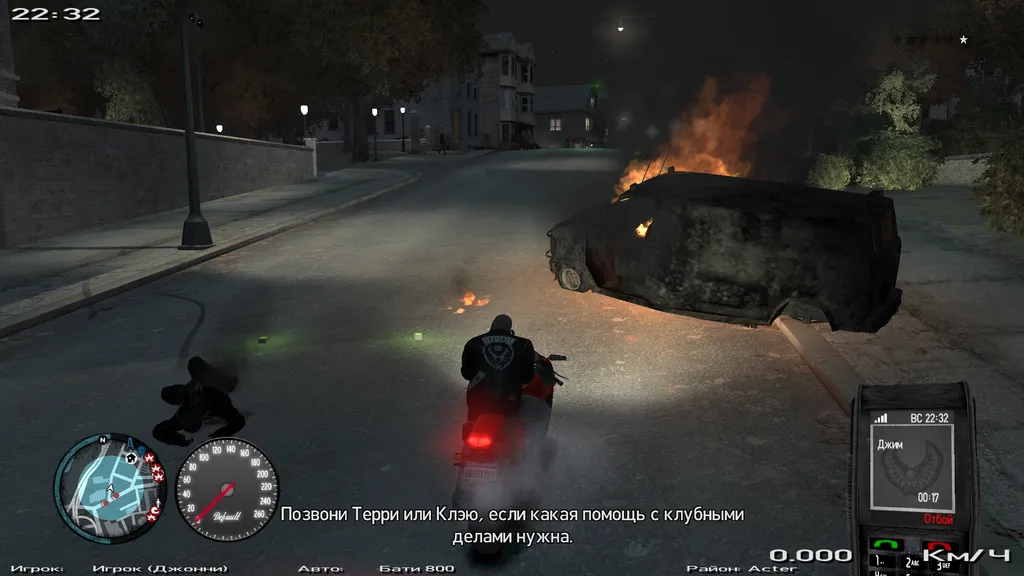1024x576 pixels.
Task: Choose the red Отбой option on the phone
Action: click(x=938, y=519)
